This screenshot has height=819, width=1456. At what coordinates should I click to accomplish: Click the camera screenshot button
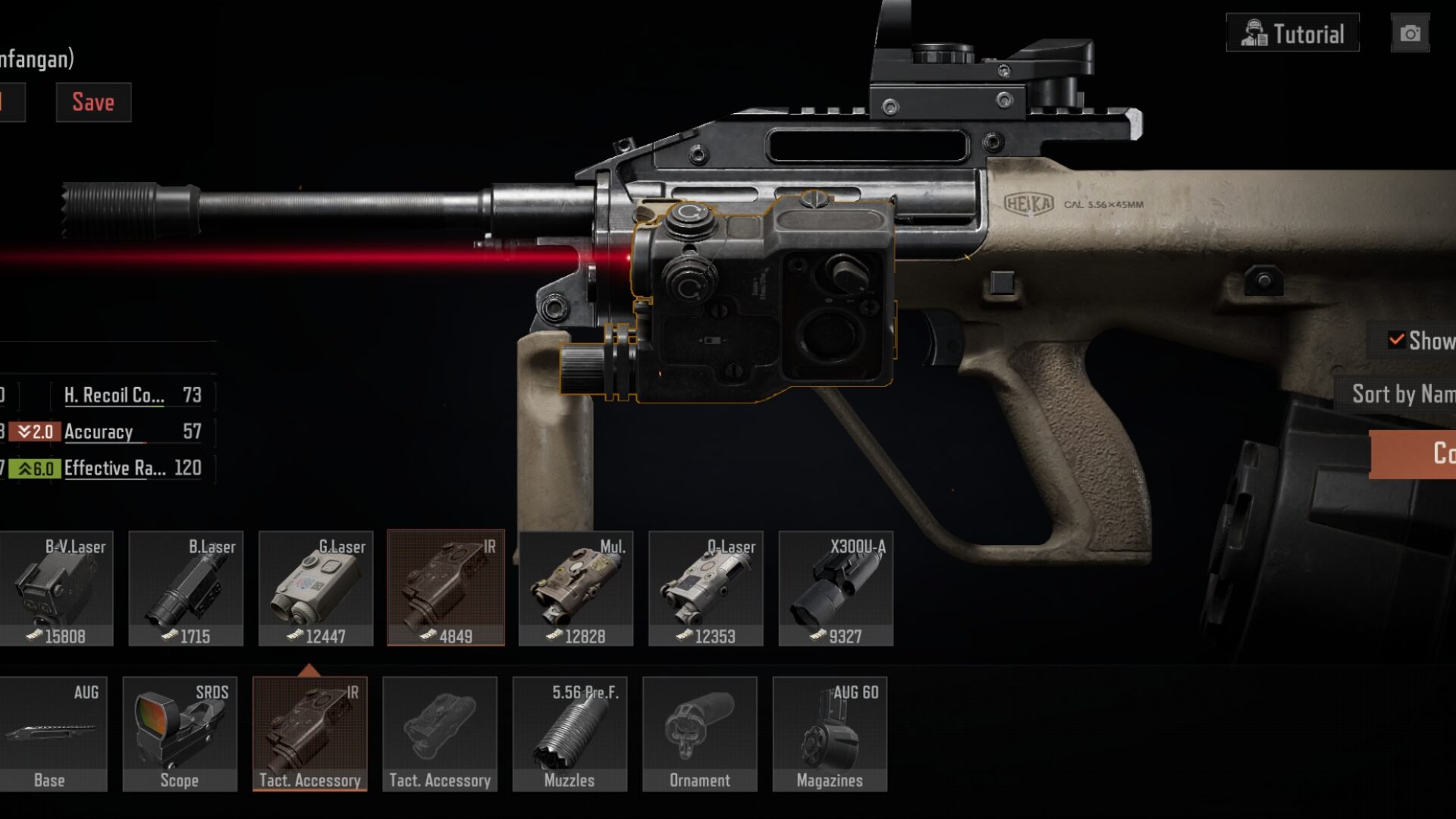pyautogui.click(x=1410, y=33)
